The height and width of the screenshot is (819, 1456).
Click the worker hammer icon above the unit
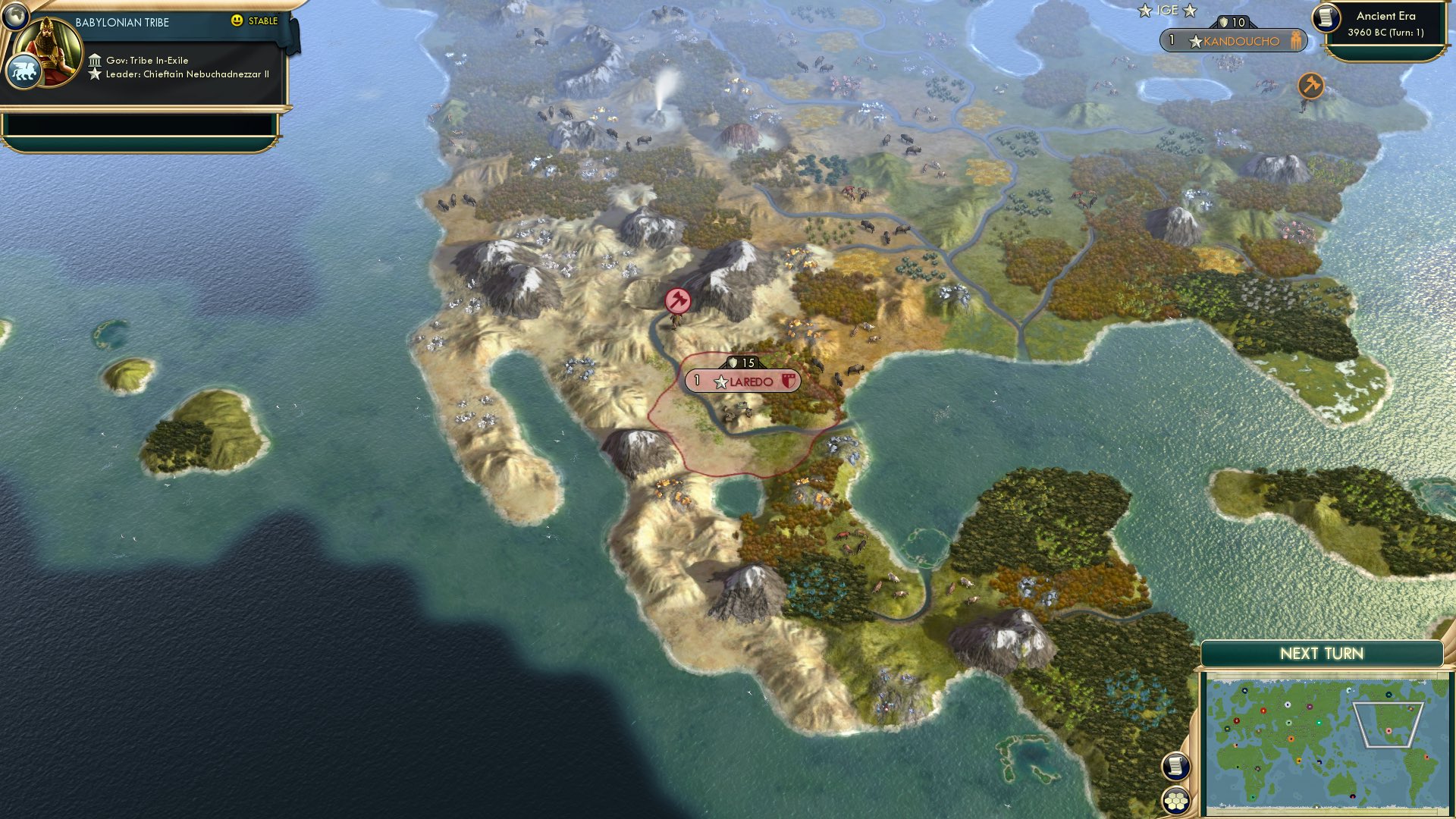click(677, 300)
